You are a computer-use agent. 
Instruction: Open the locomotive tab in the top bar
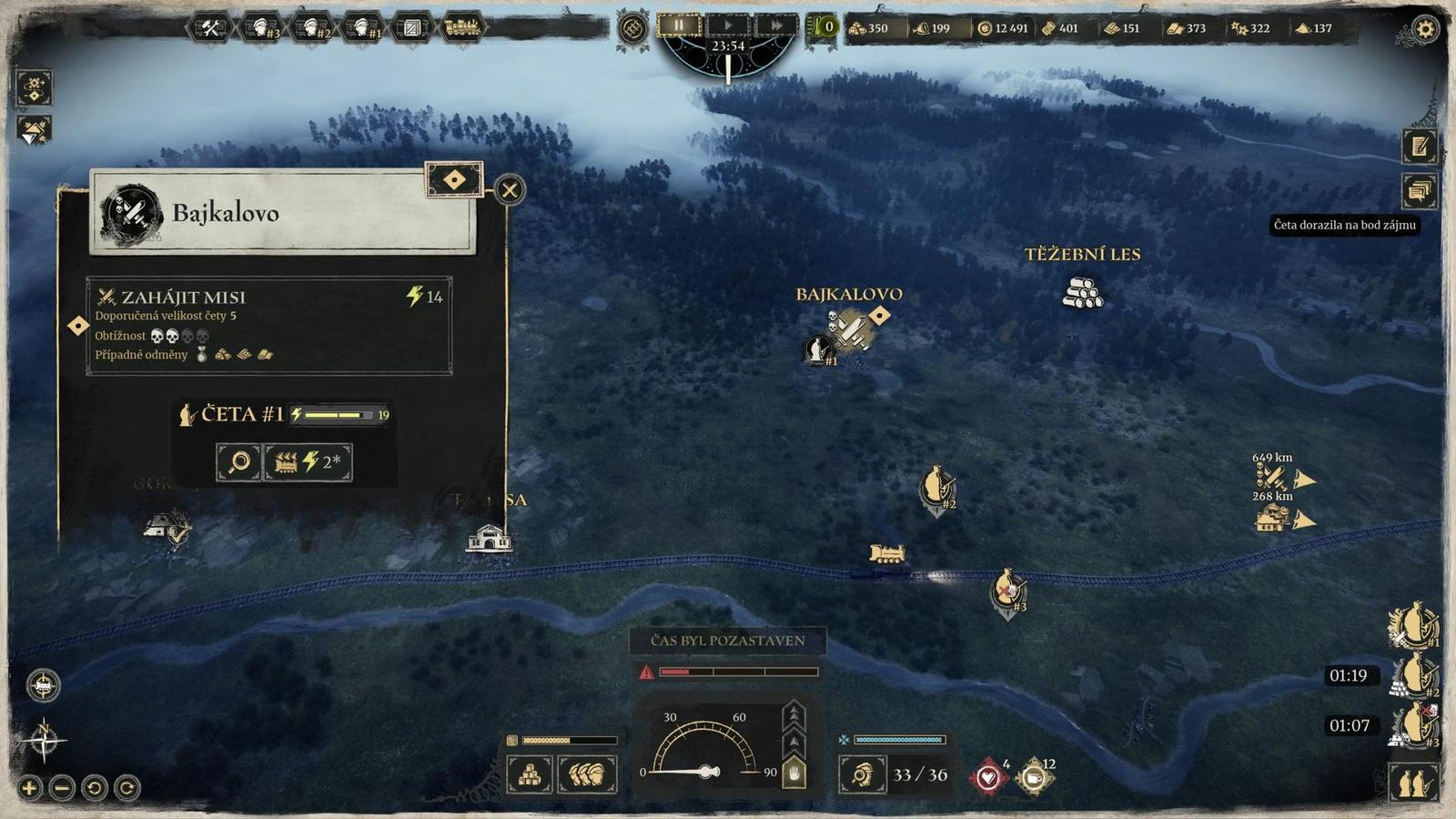click(462, 27)
